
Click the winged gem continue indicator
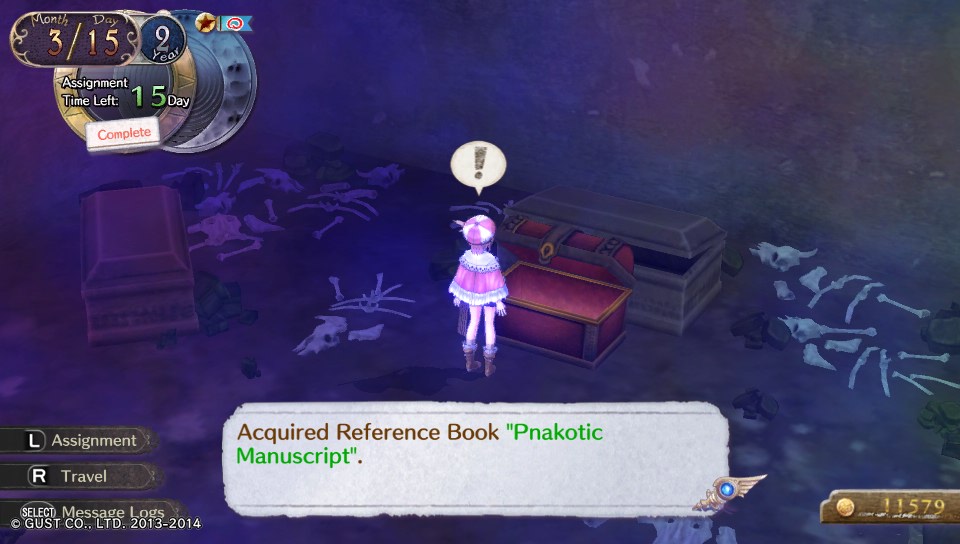727,491
